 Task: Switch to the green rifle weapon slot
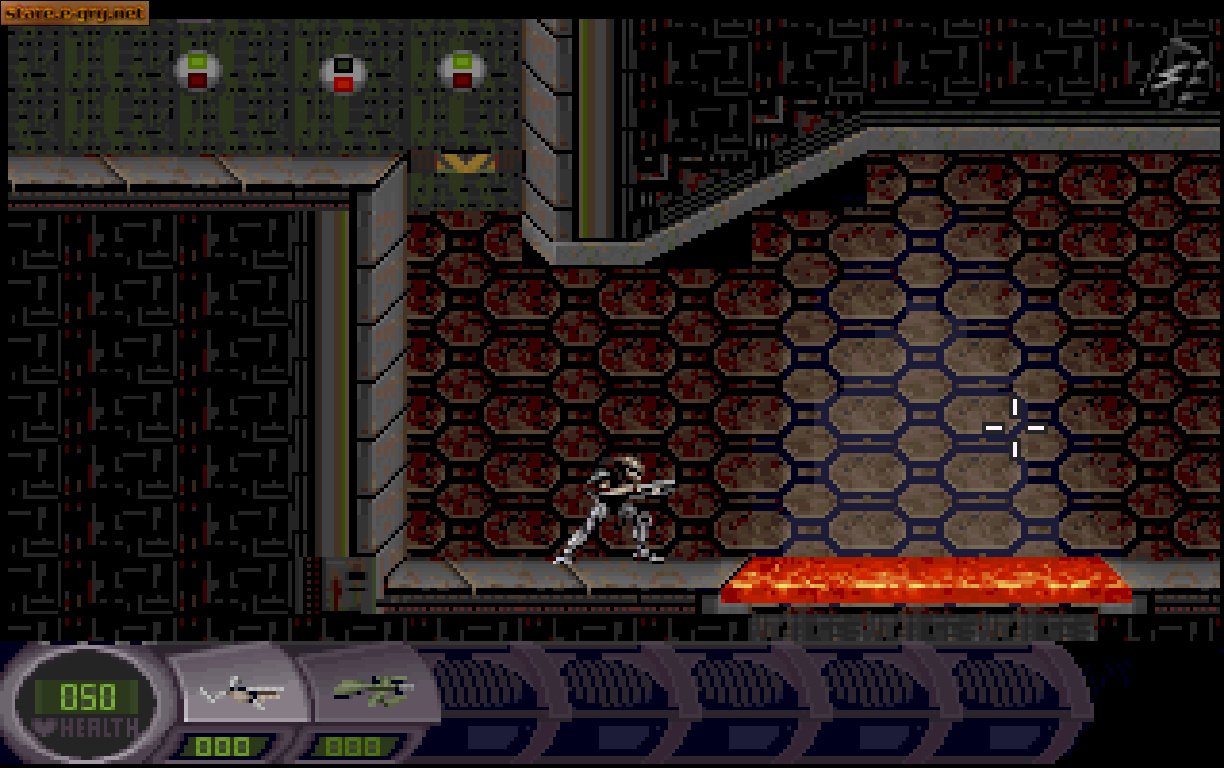[372, 689]
